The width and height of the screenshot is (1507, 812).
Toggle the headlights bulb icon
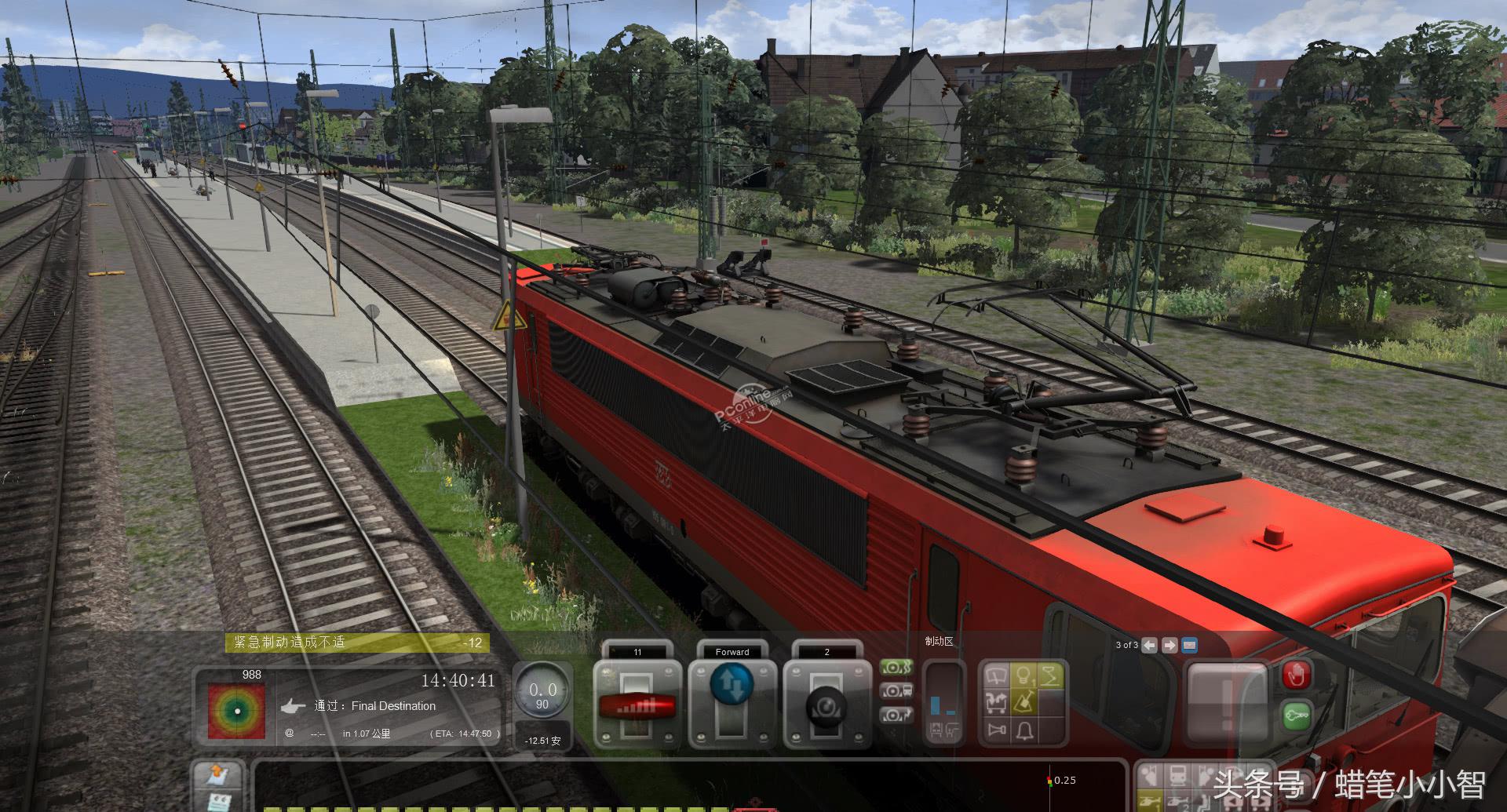[x=1024, y=675]
